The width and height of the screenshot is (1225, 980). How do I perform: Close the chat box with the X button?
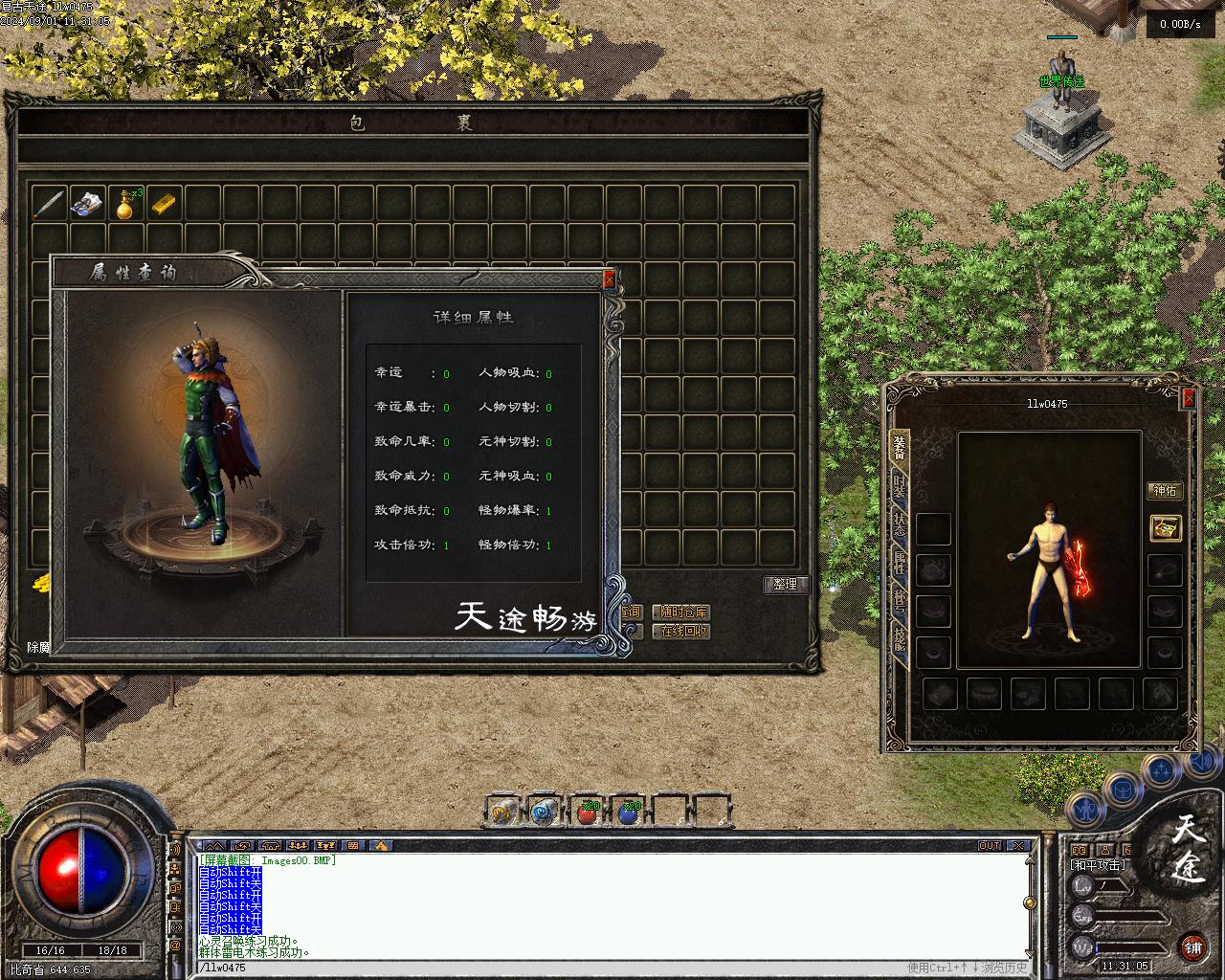click(x=1020, y=846)
